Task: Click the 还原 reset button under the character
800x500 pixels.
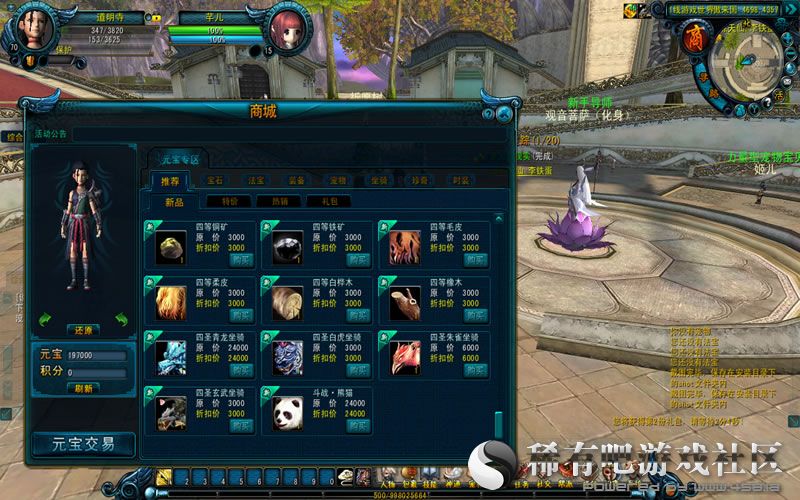Action: pos(83,329)
